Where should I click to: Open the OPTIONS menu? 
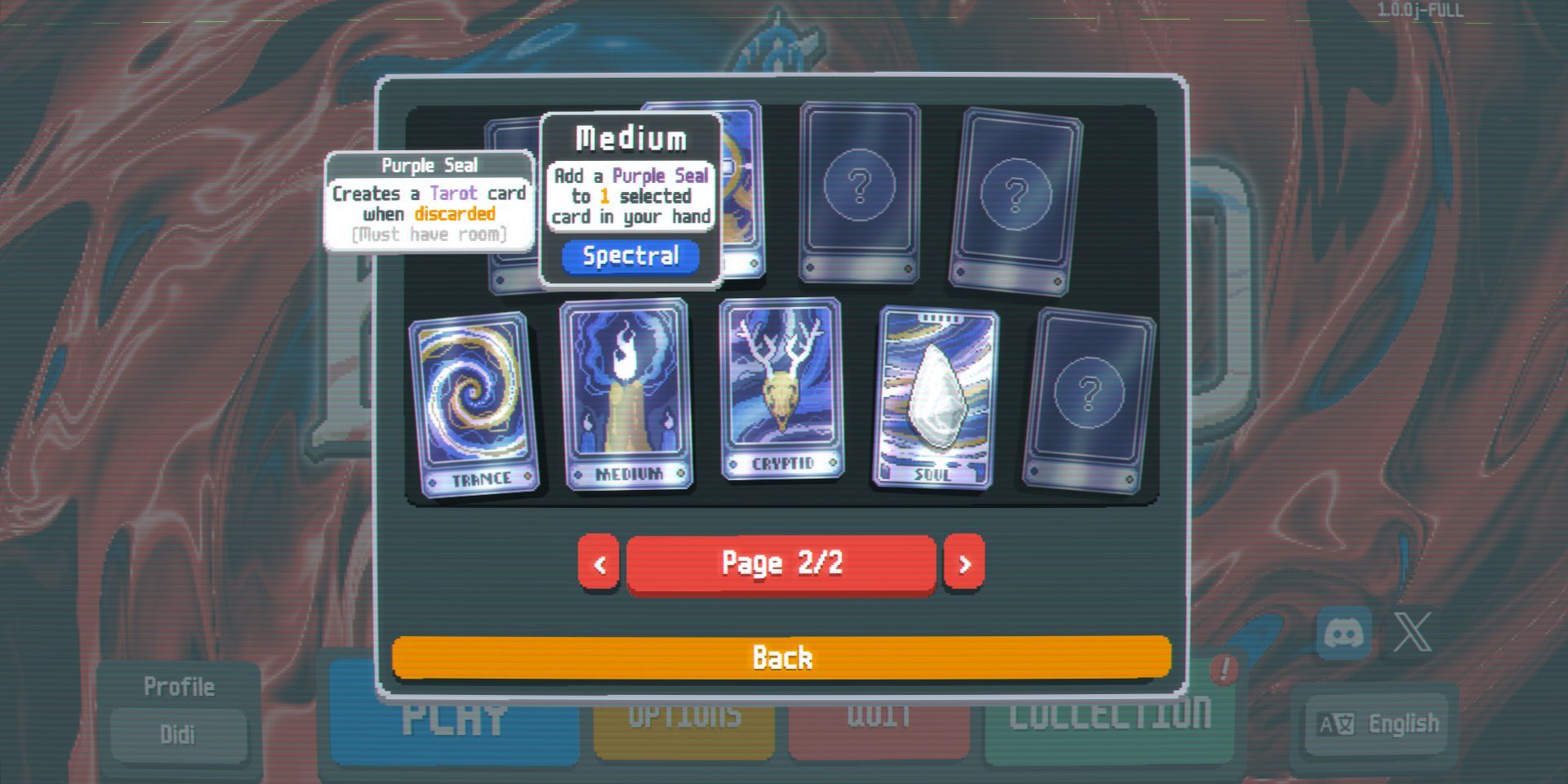pyautogui.click(x=684, y=717)
